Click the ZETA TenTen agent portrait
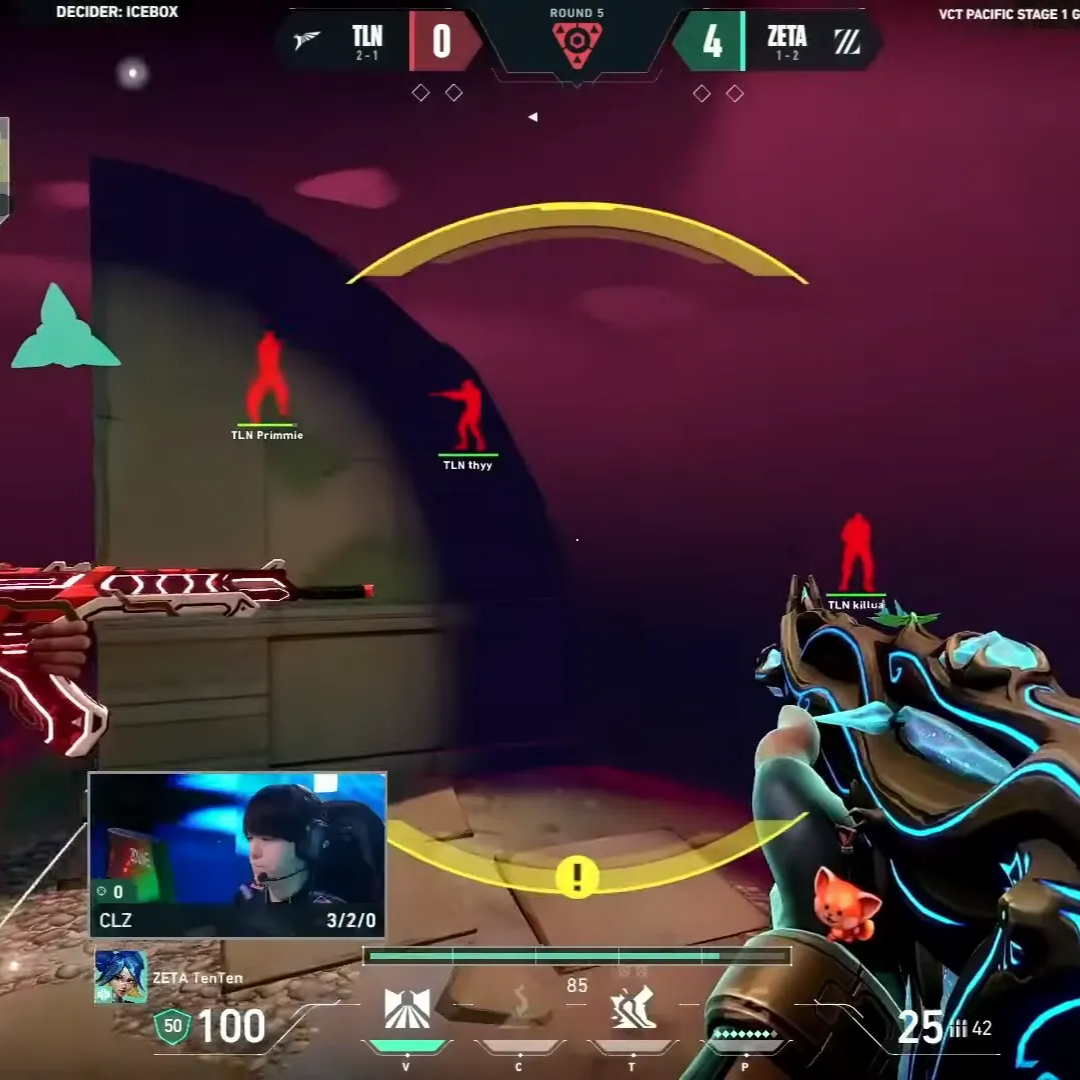The height and width of the screenshot is (1080, 1080). [121, 977]
